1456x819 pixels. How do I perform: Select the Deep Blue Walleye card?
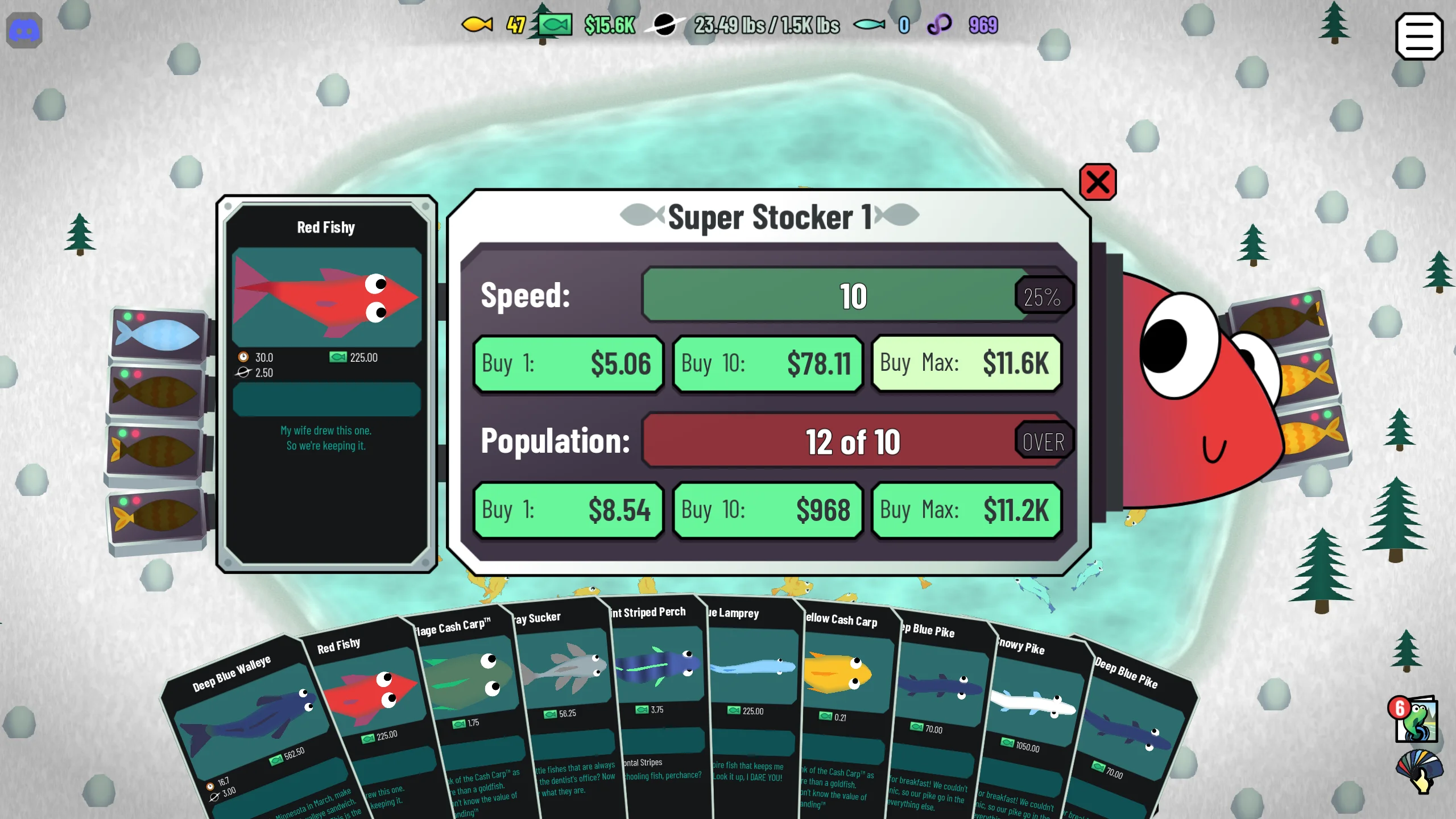(250, 722)
